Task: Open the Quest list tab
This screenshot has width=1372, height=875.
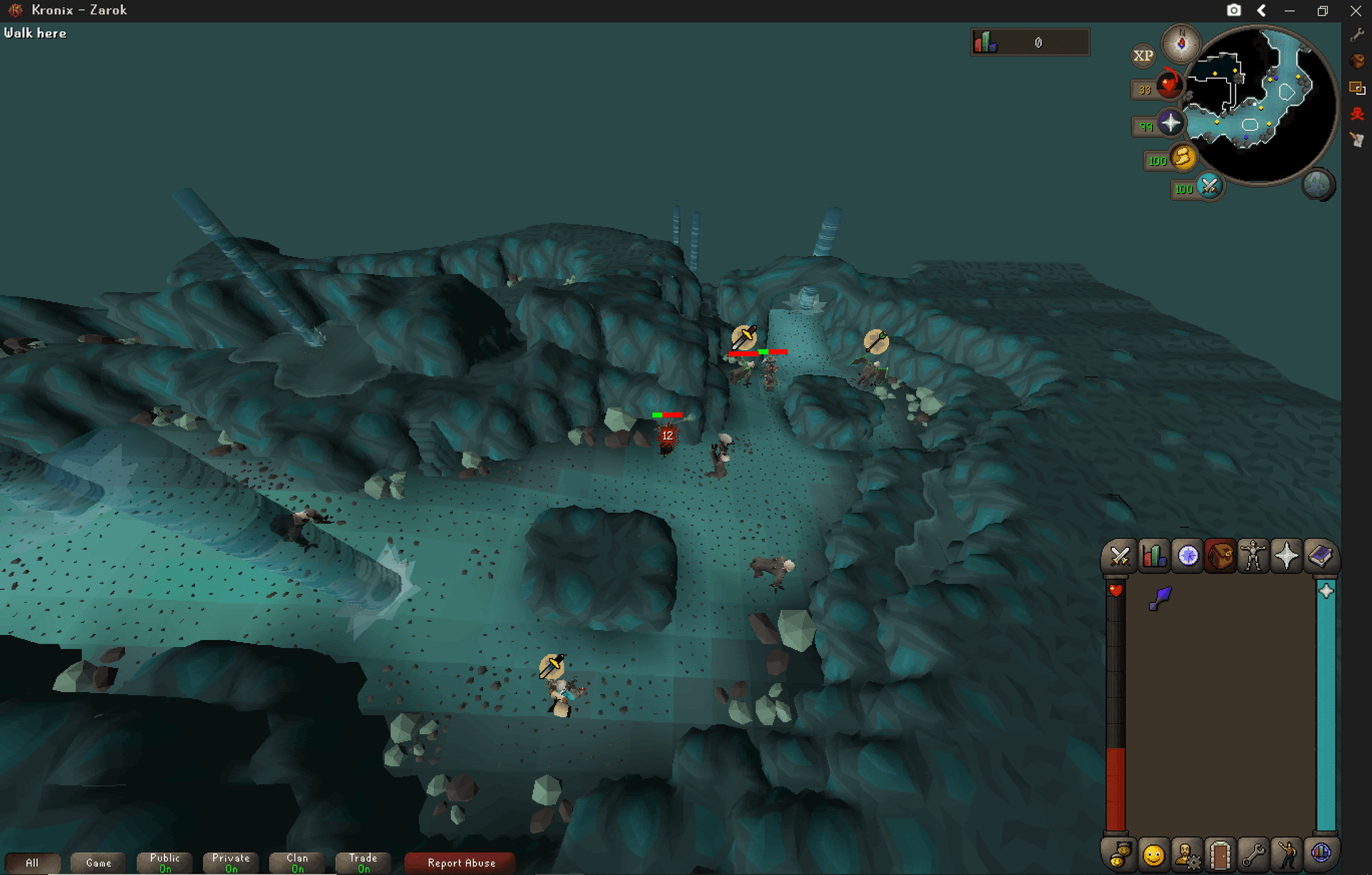Action: 1186,556
